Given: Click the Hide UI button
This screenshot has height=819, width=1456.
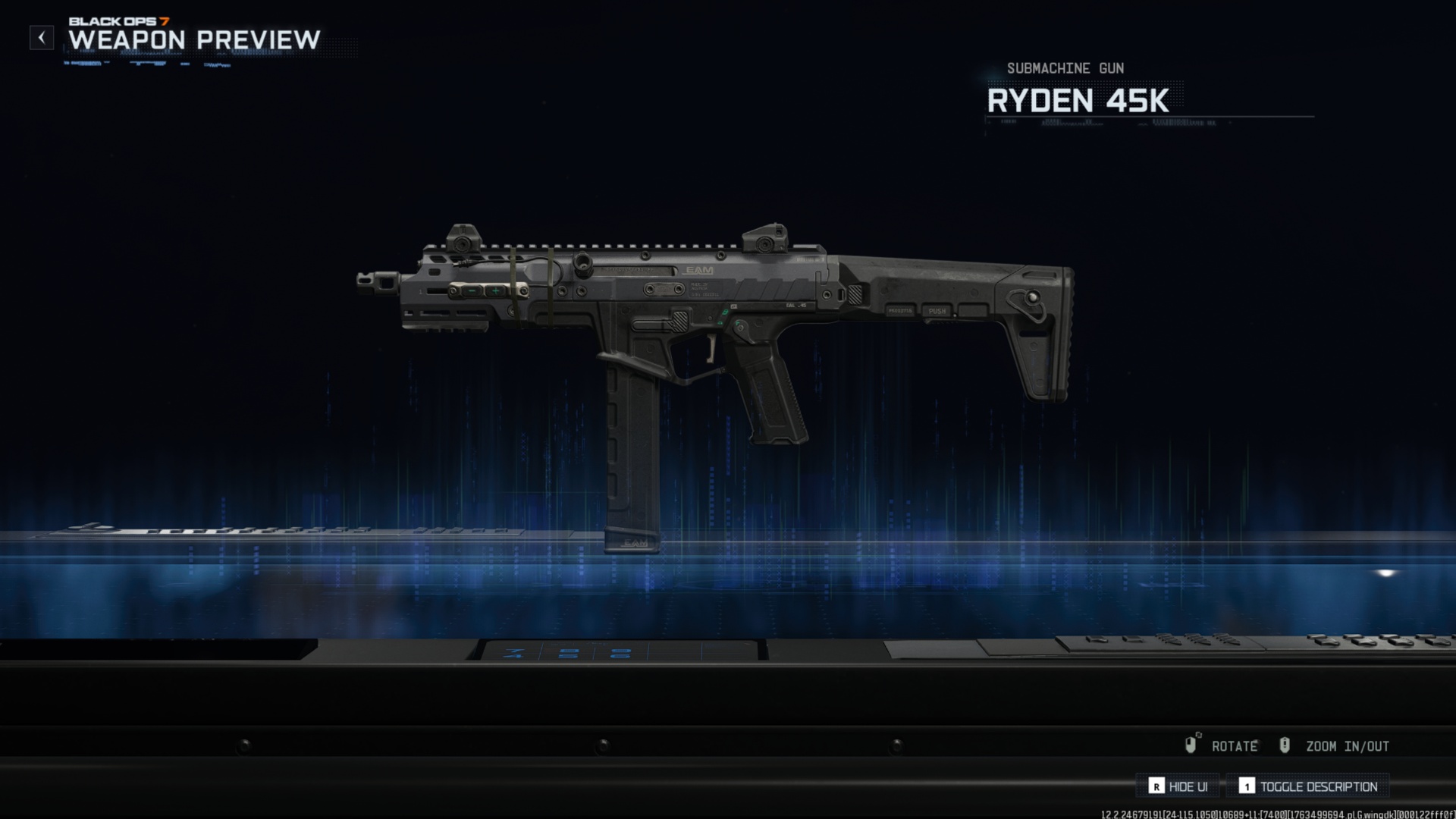Looking at the screenshot, I should (x=1178, y=786).
